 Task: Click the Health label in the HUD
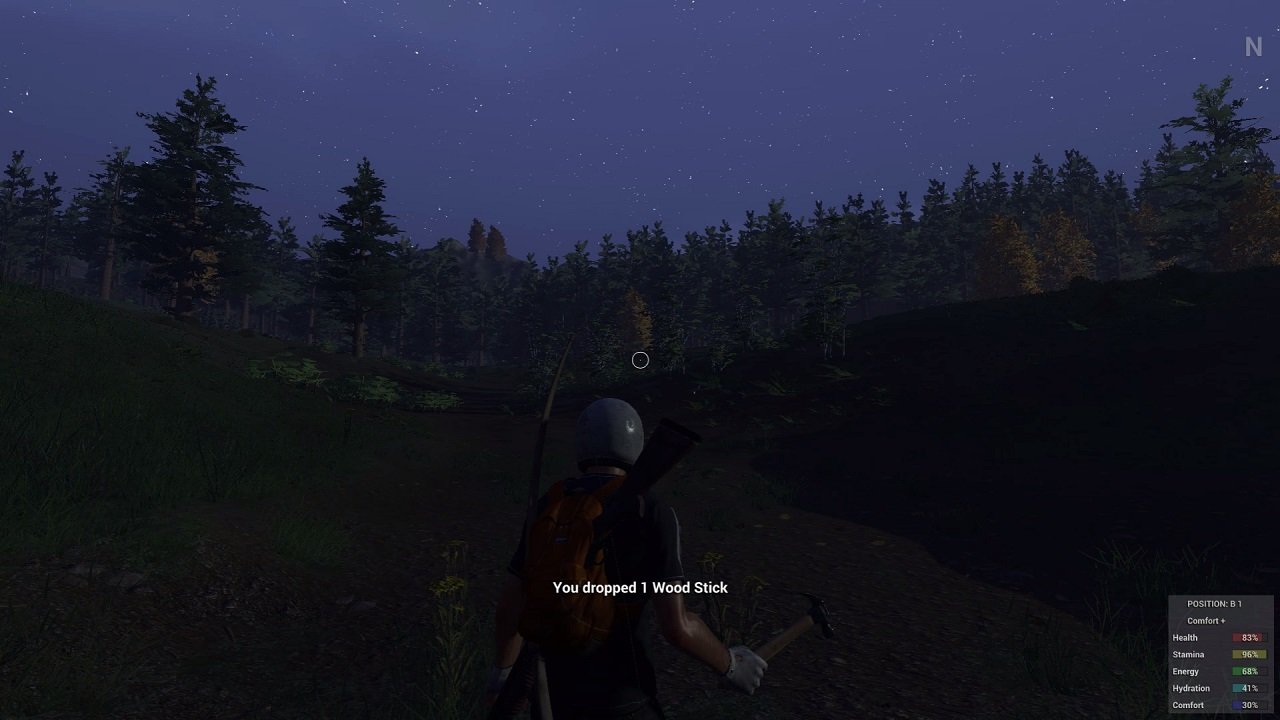click(x=1185, y=638)
